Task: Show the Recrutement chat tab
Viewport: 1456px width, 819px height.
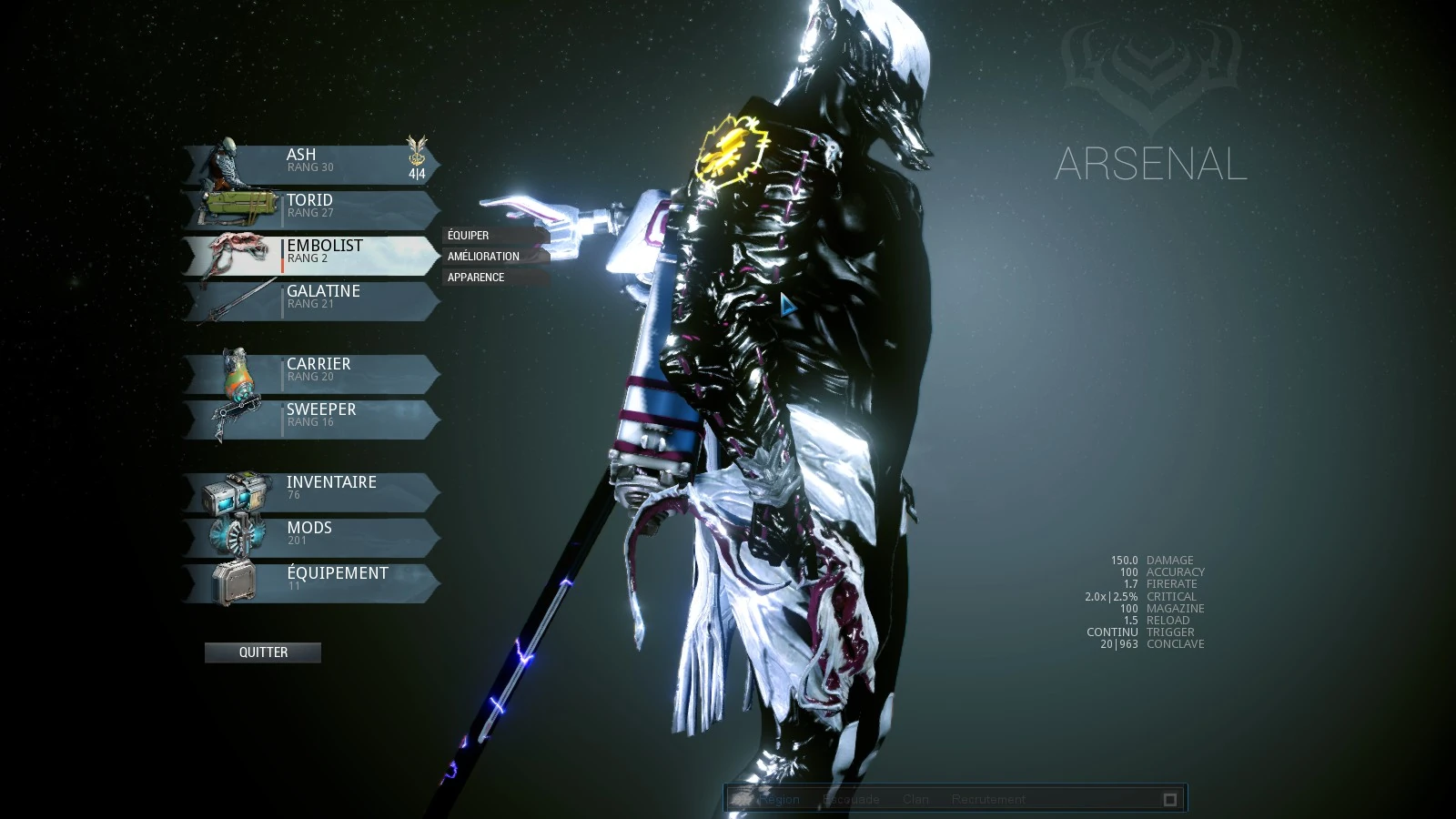Action: (988, 800)
